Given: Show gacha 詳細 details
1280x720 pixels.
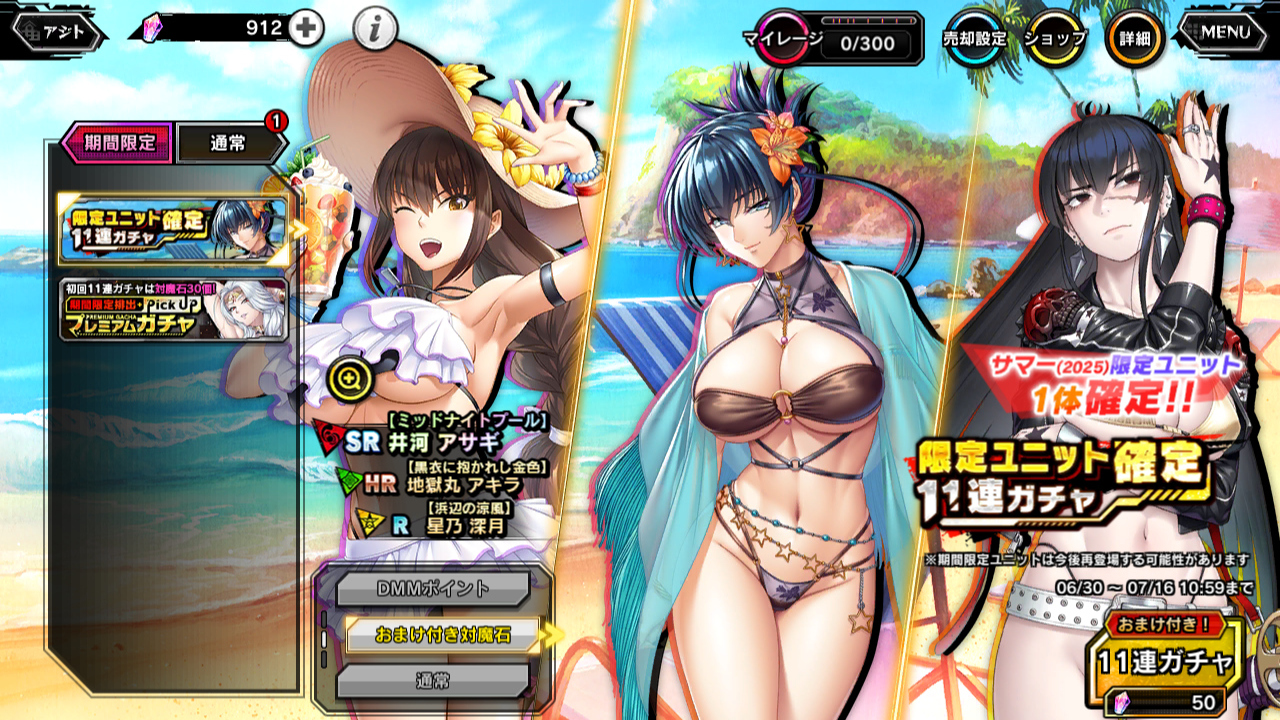Looking at the screenshot, I should tap(1134, 39).
